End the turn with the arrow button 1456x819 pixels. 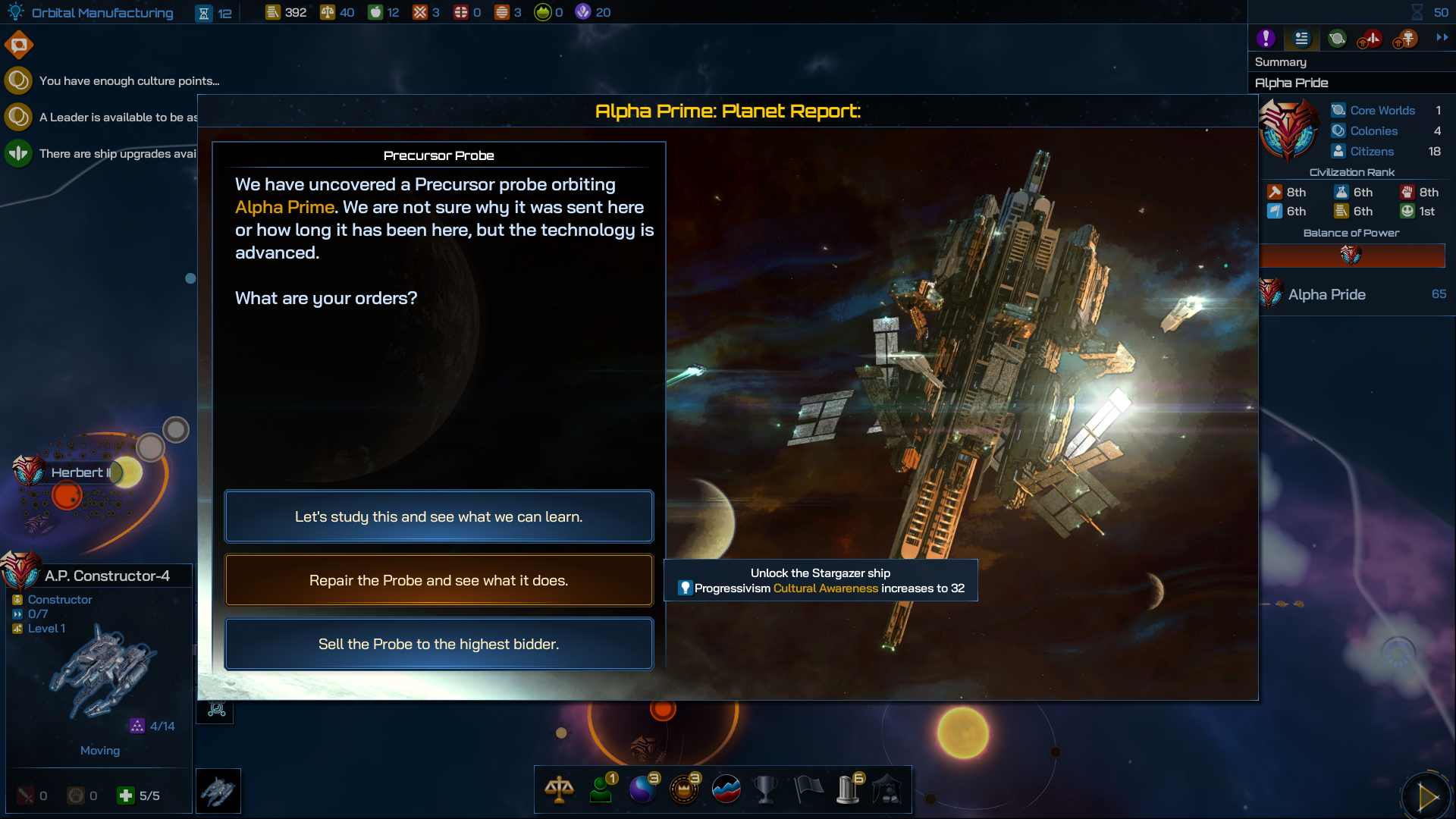(x=1427, y=796)
